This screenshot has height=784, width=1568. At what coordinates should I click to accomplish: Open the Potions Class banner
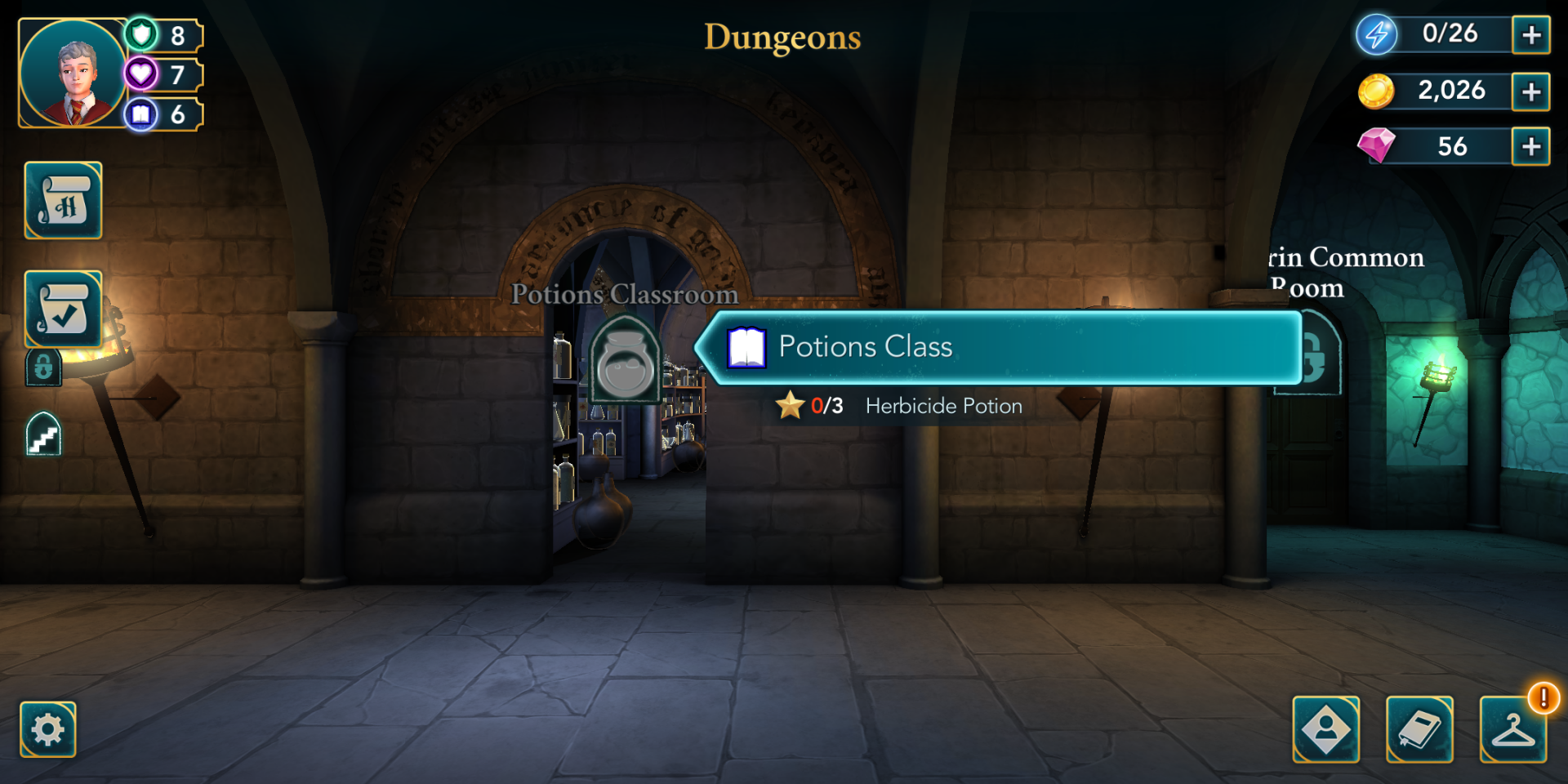1000,347
